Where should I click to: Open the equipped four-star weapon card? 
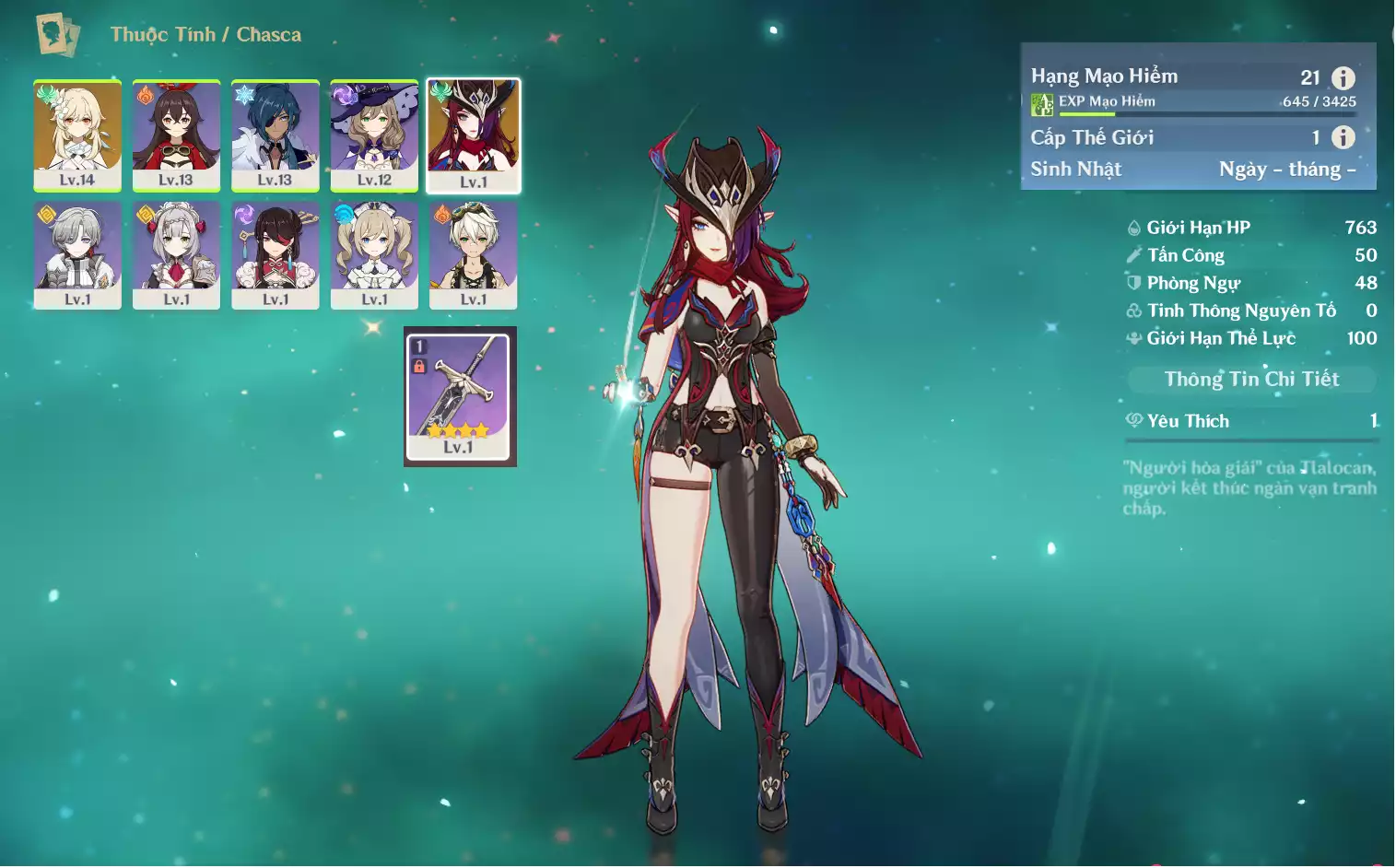click(x=459, y=396)
